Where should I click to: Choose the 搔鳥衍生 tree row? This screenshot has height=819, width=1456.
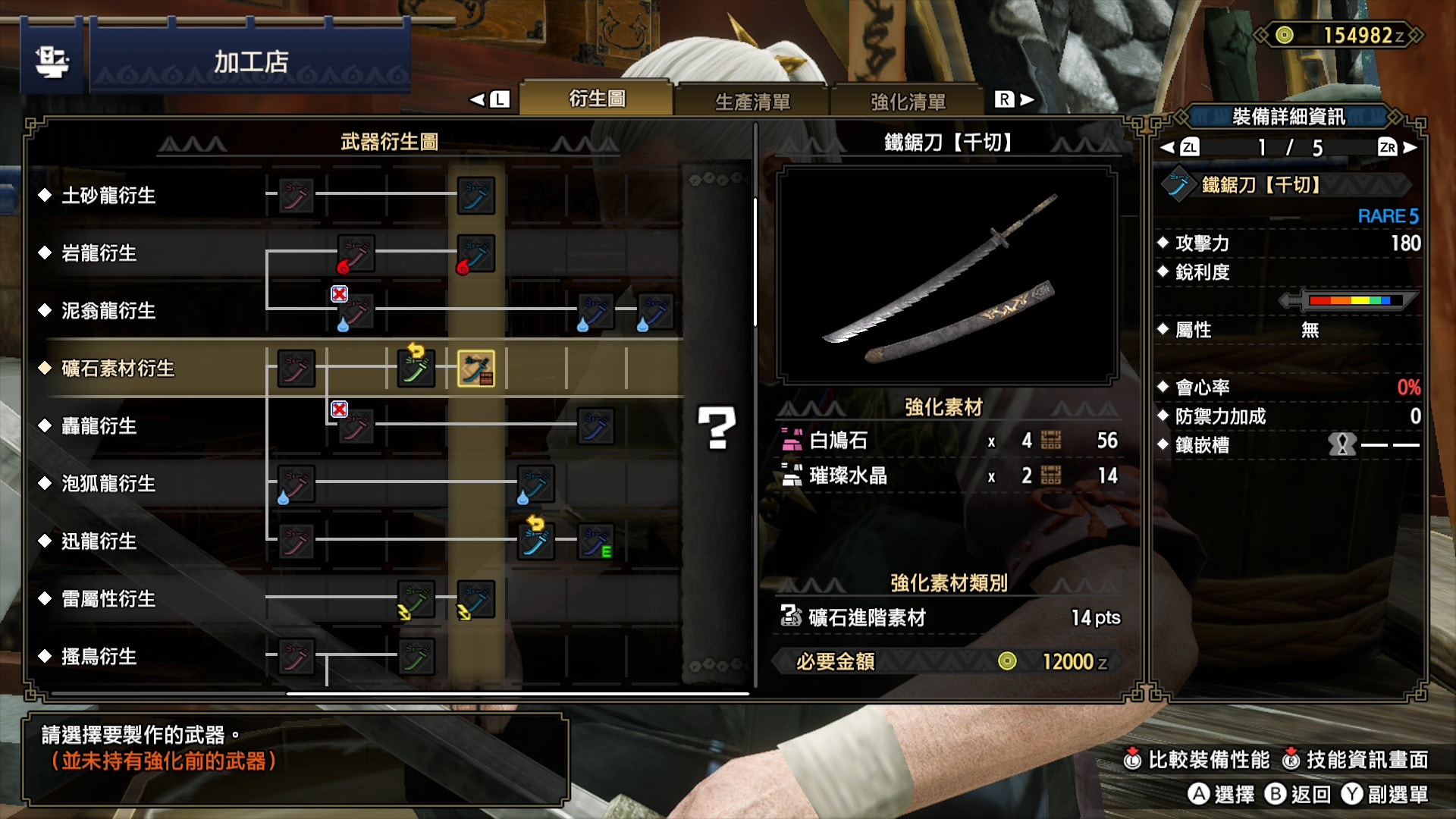pos(99,657)
